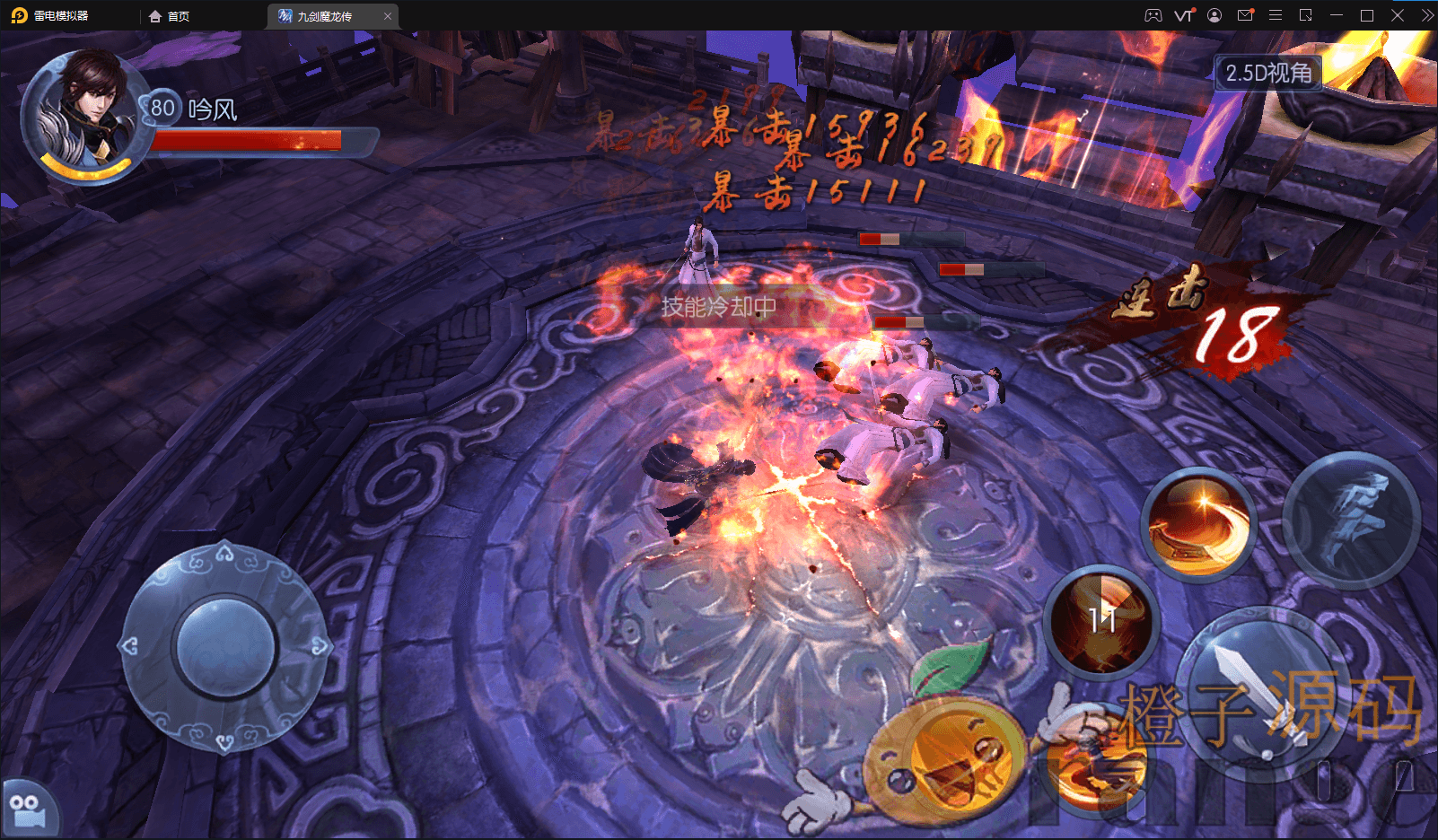Click the virtual joystick center knob
The height and width of the screenshot is (840, 1438).
tap(224, 646)
